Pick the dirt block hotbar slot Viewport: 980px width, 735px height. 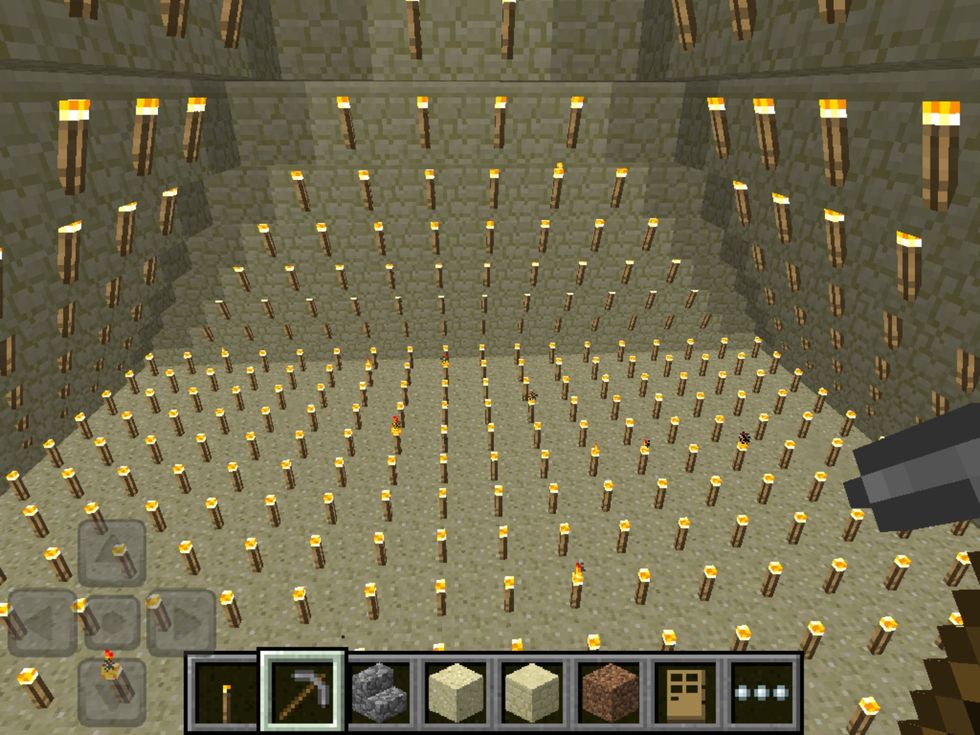point(610,692)
